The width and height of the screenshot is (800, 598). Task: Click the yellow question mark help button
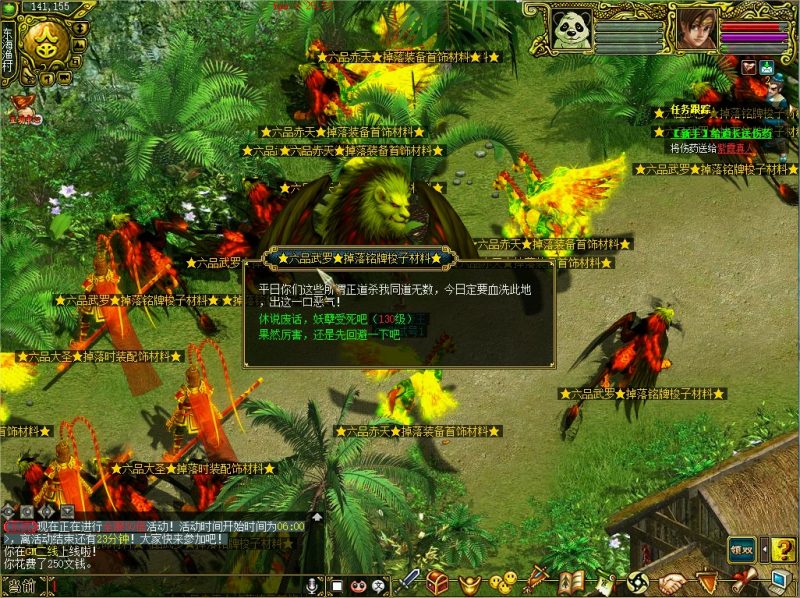(782, 548)
